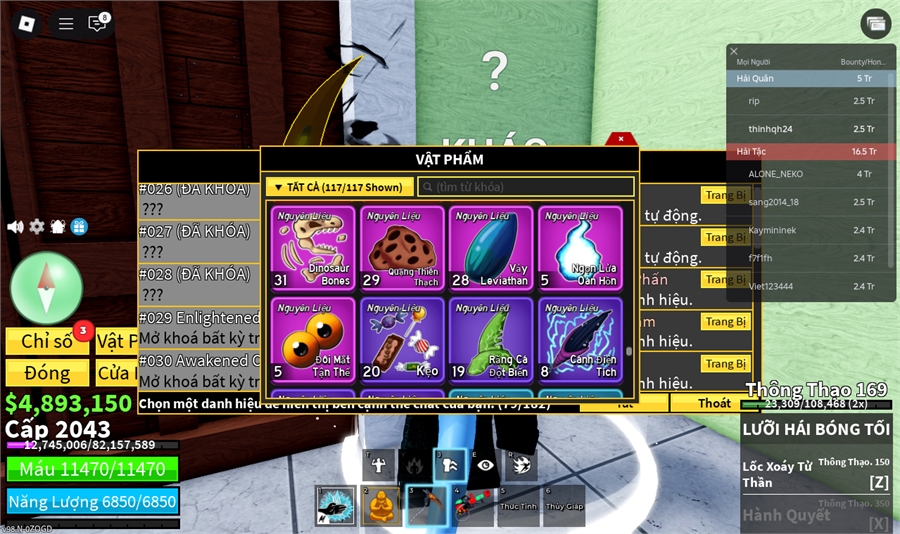The image size is (900, 534).
Task: Pick the Kẹo candy item
Action: point(402,339)
